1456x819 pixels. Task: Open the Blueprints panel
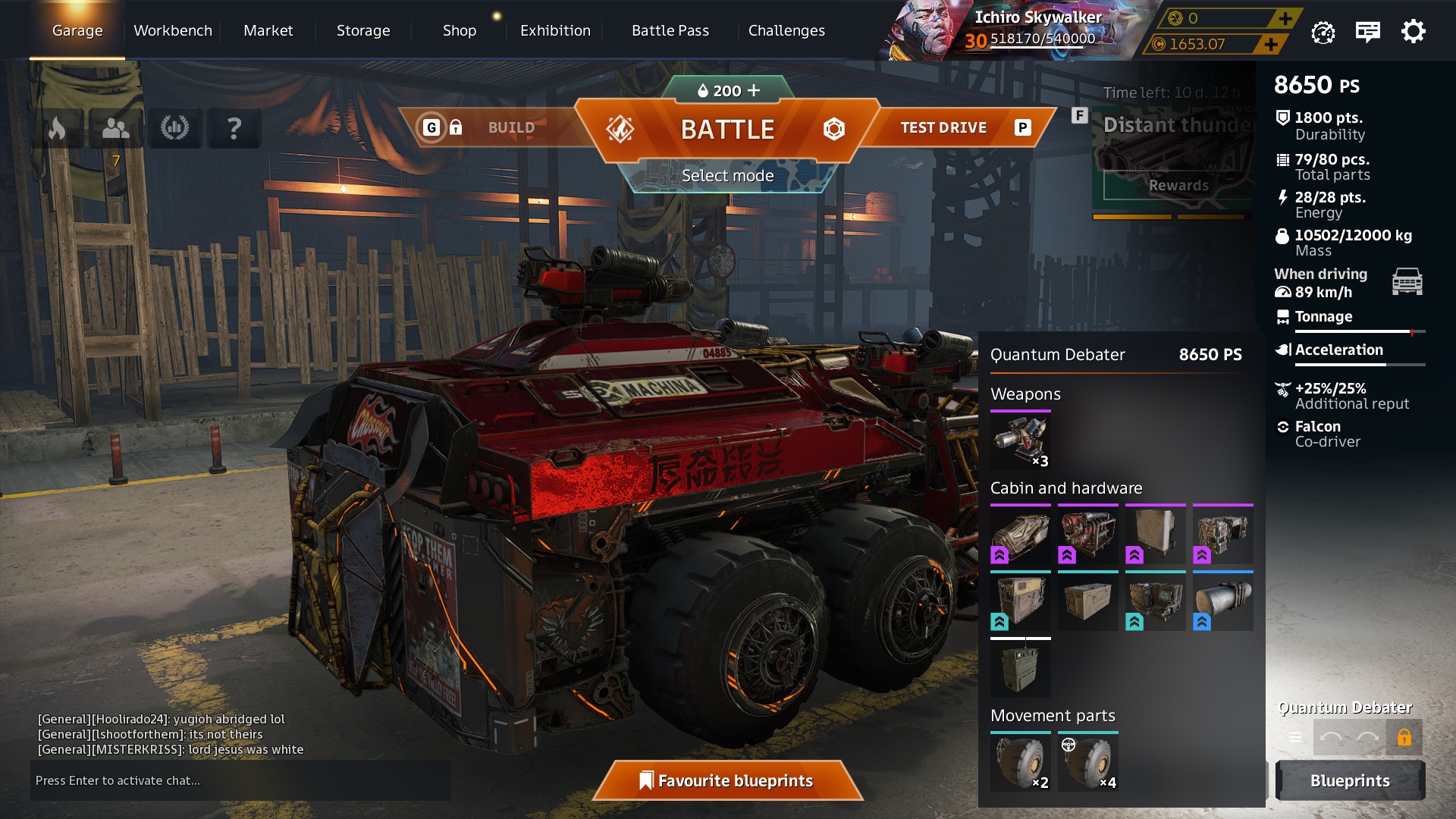1350,780
